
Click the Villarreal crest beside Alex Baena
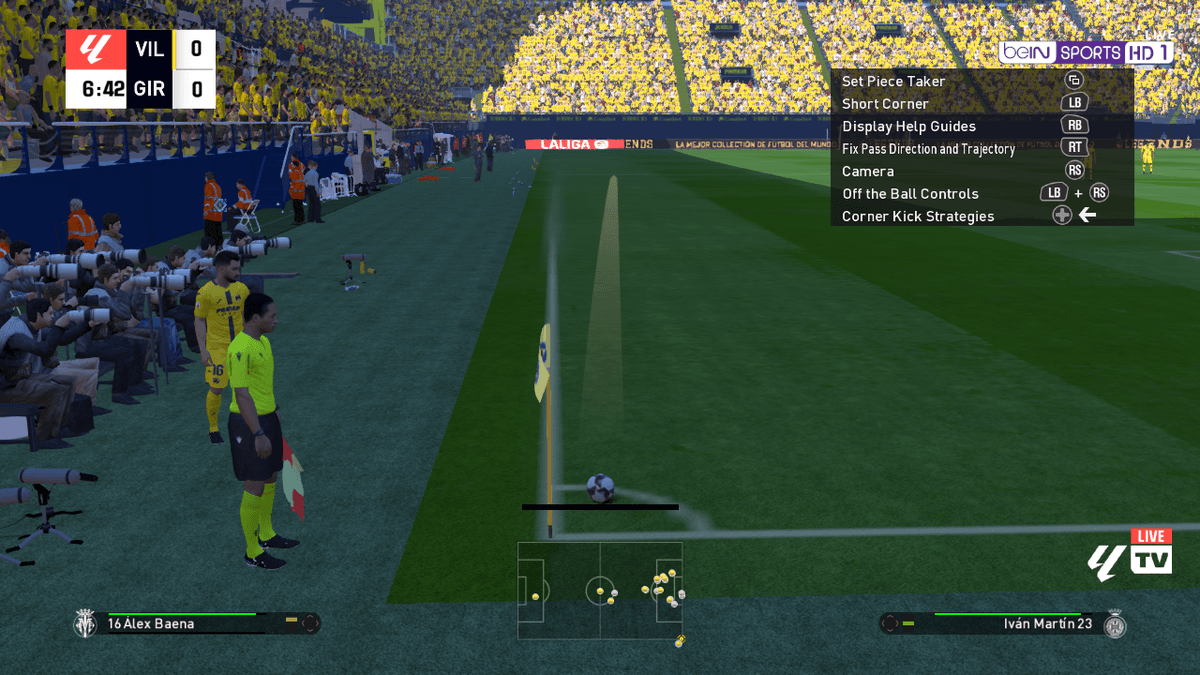point(85,624)
